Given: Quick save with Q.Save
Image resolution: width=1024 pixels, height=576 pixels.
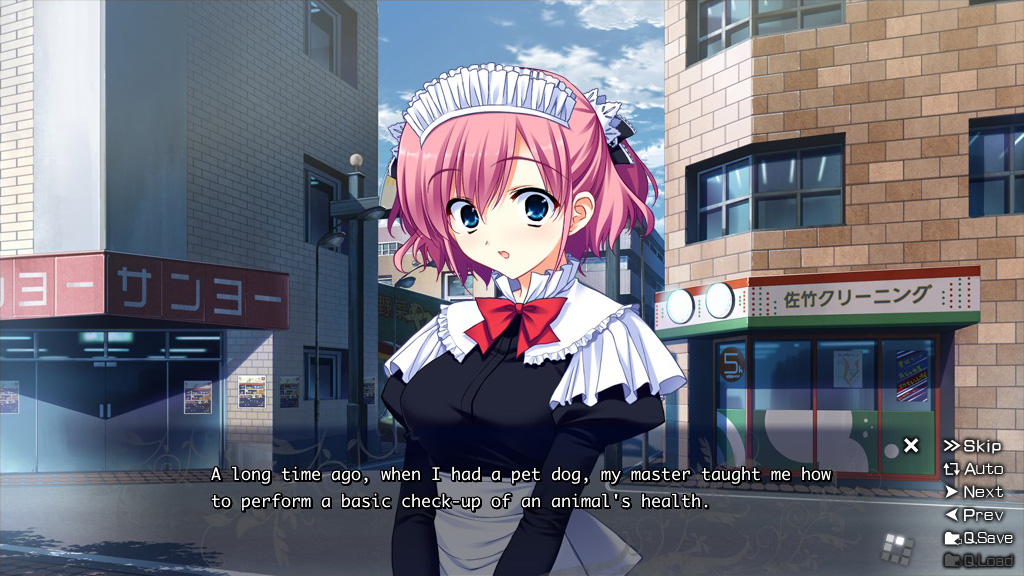Looking at the screenshot, I should [x=978, y=538].
